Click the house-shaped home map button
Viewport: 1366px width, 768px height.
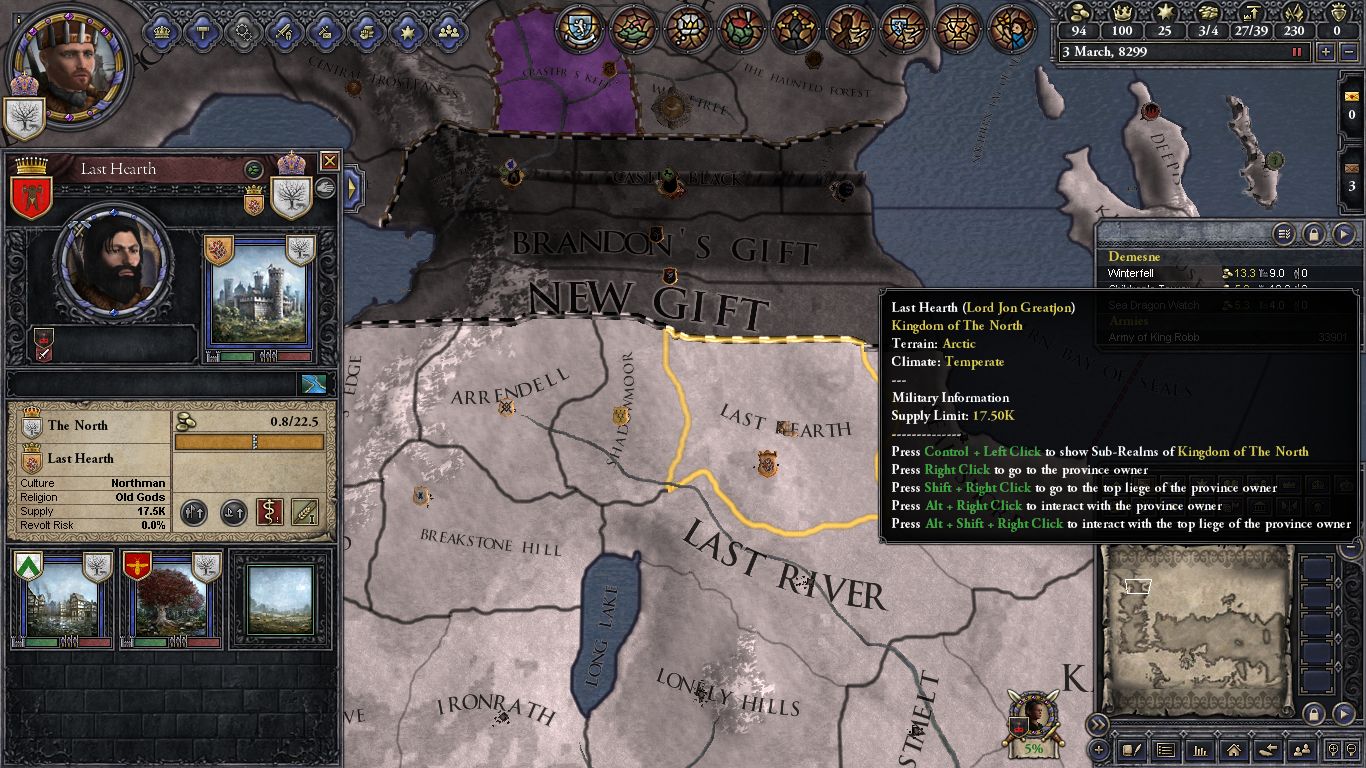[1233, 750]
